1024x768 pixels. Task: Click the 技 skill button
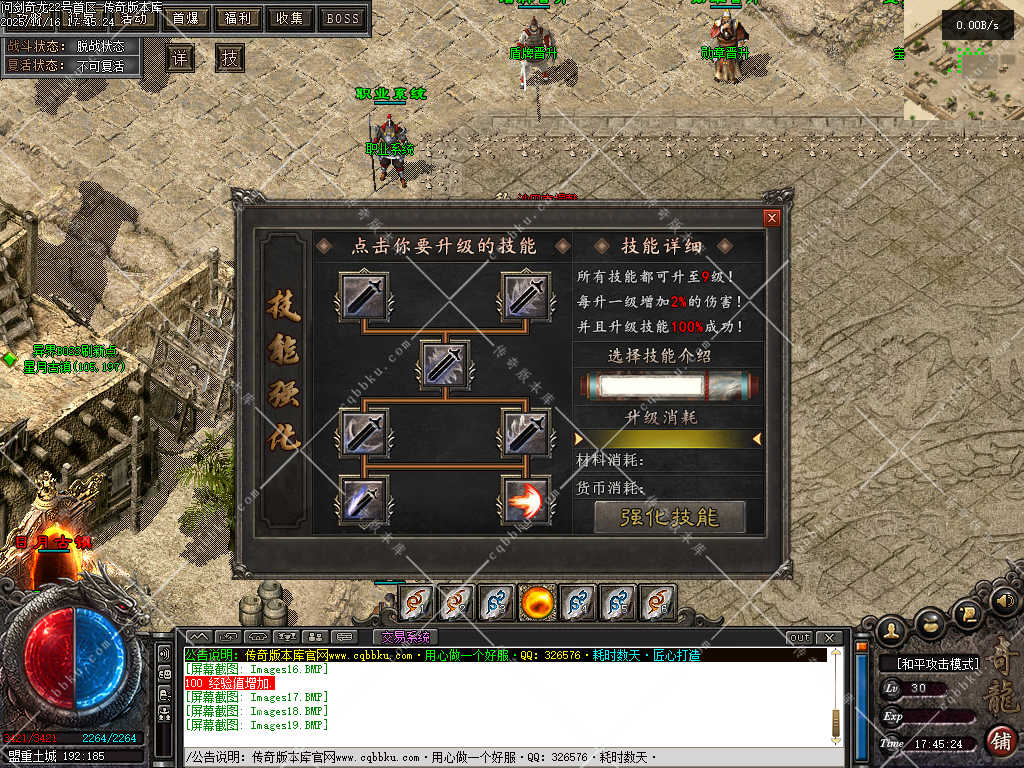[230, 58]
